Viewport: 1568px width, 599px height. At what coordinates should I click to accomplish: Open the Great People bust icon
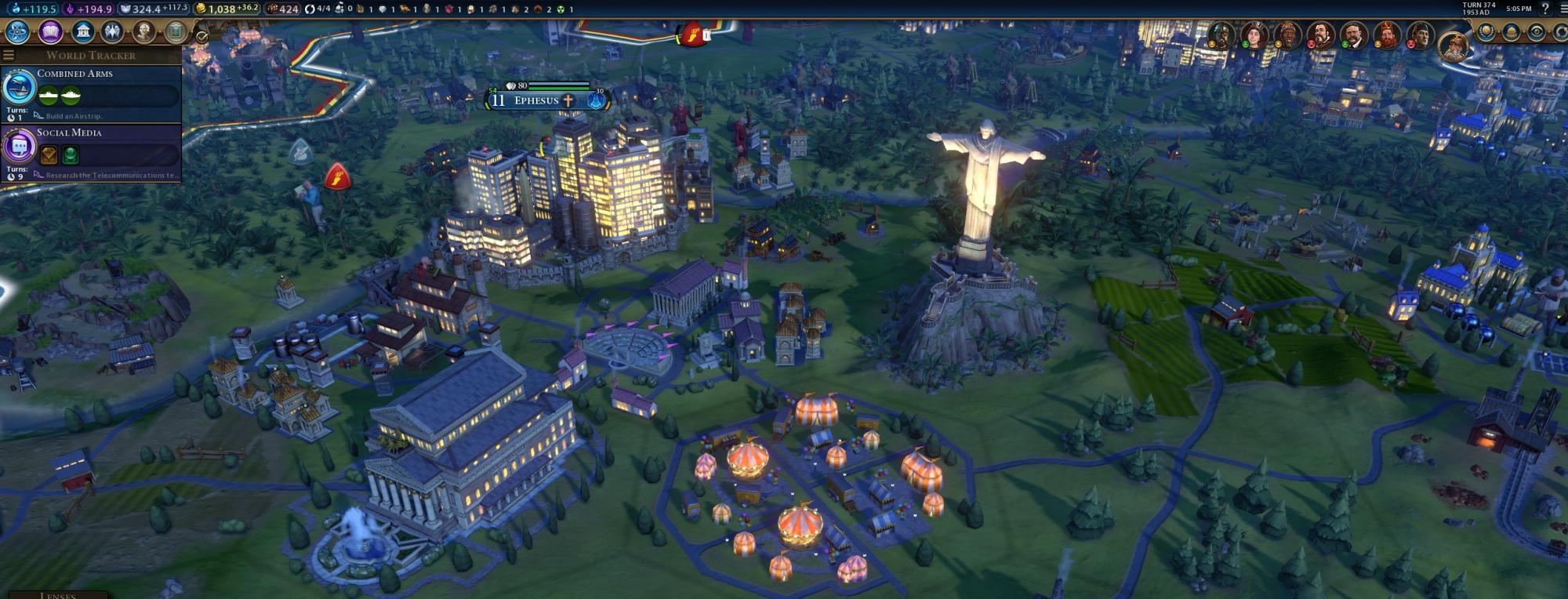click(x=144, y=32)
